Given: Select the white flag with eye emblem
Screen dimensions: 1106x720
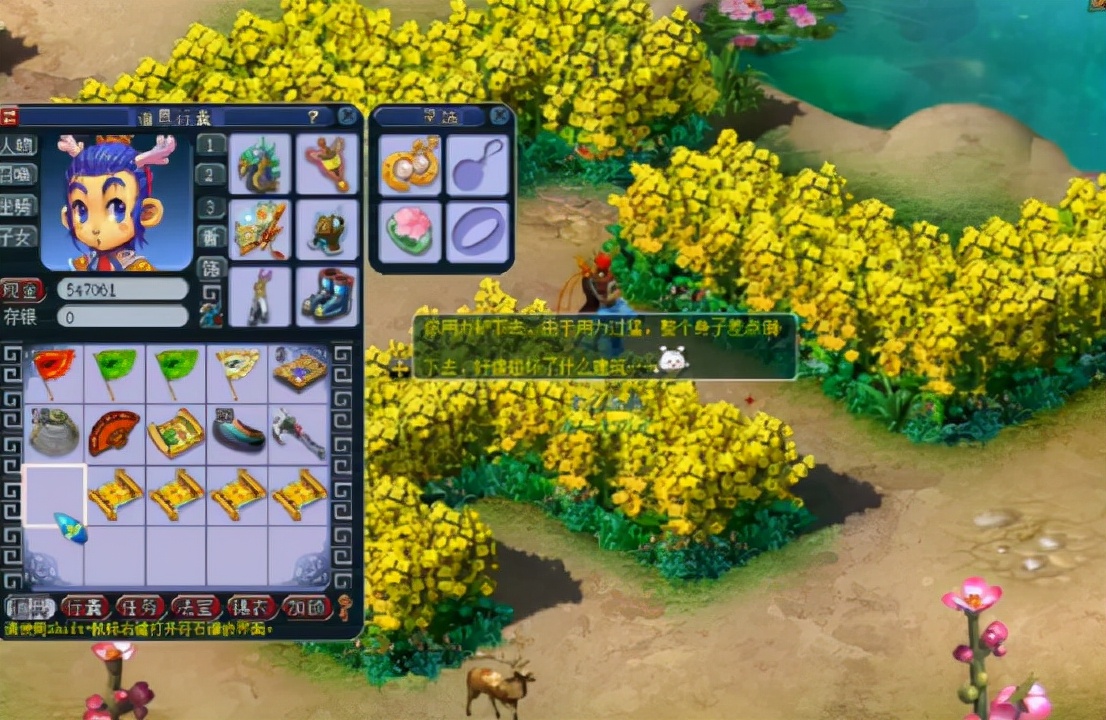Looking at the screenshot, I should (238, 371).
